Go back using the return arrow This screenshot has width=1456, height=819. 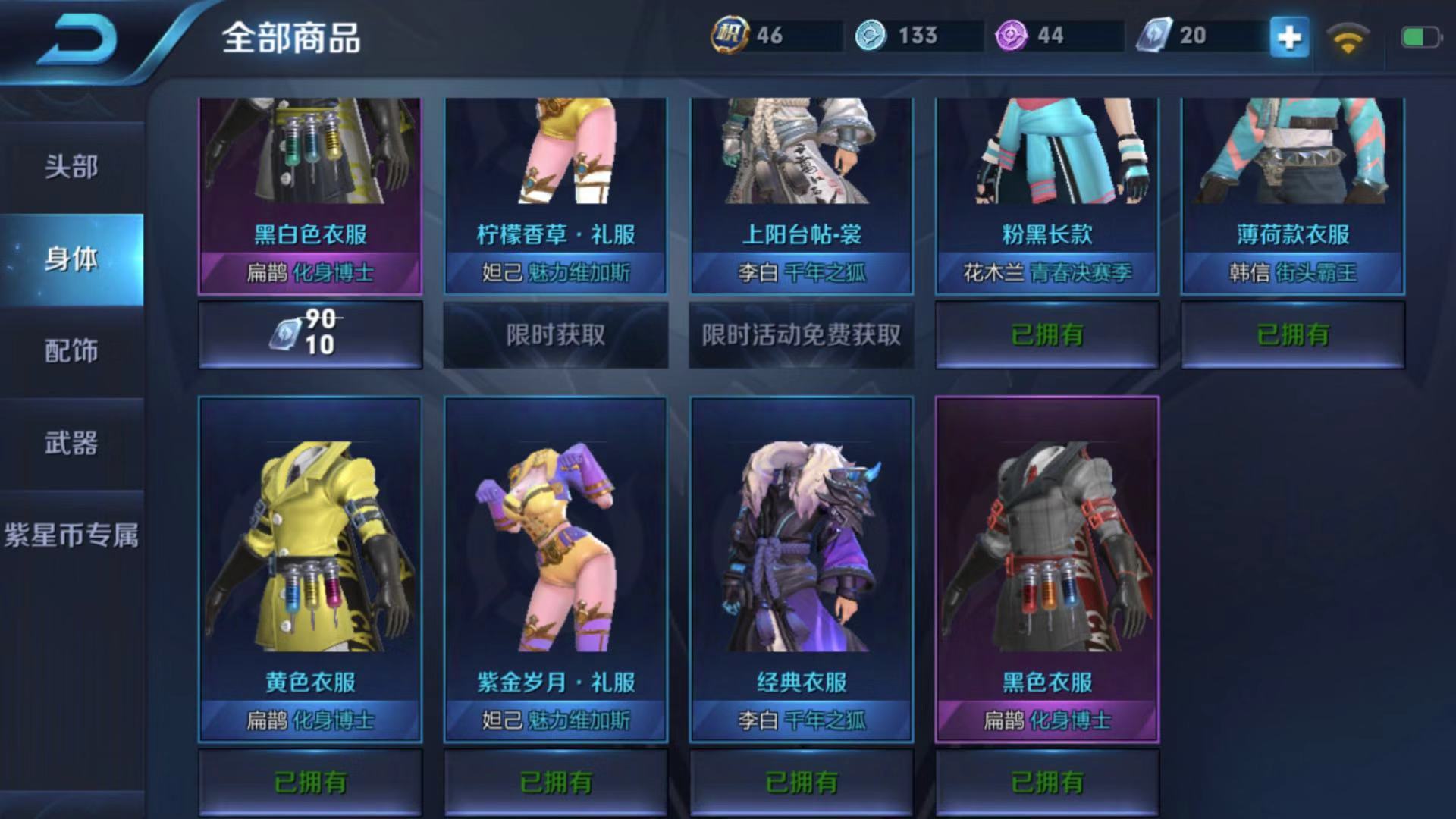(77, 38)
